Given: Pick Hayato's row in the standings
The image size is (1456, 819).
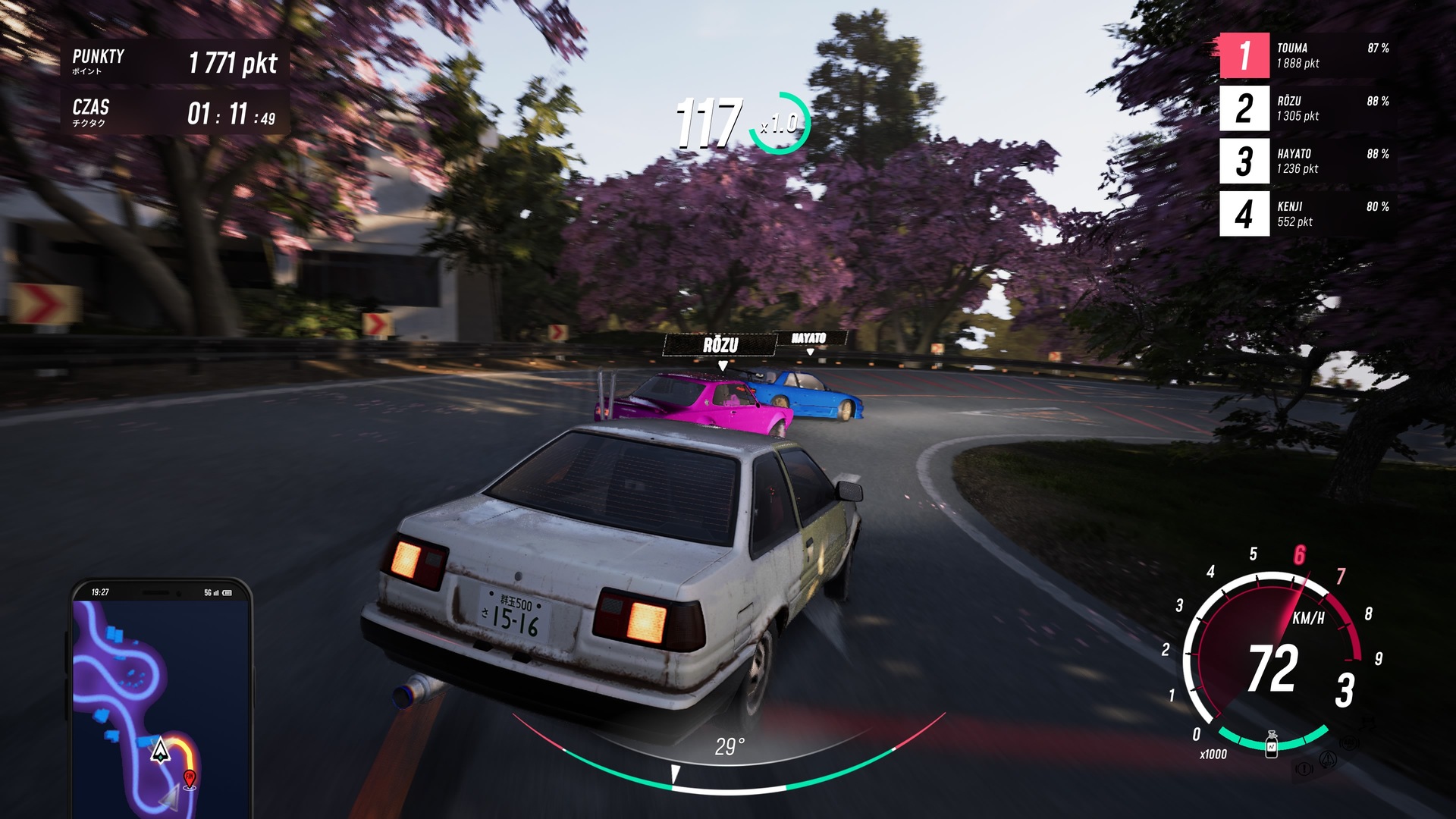Looking at the screenshot, I should (1307, 161).
